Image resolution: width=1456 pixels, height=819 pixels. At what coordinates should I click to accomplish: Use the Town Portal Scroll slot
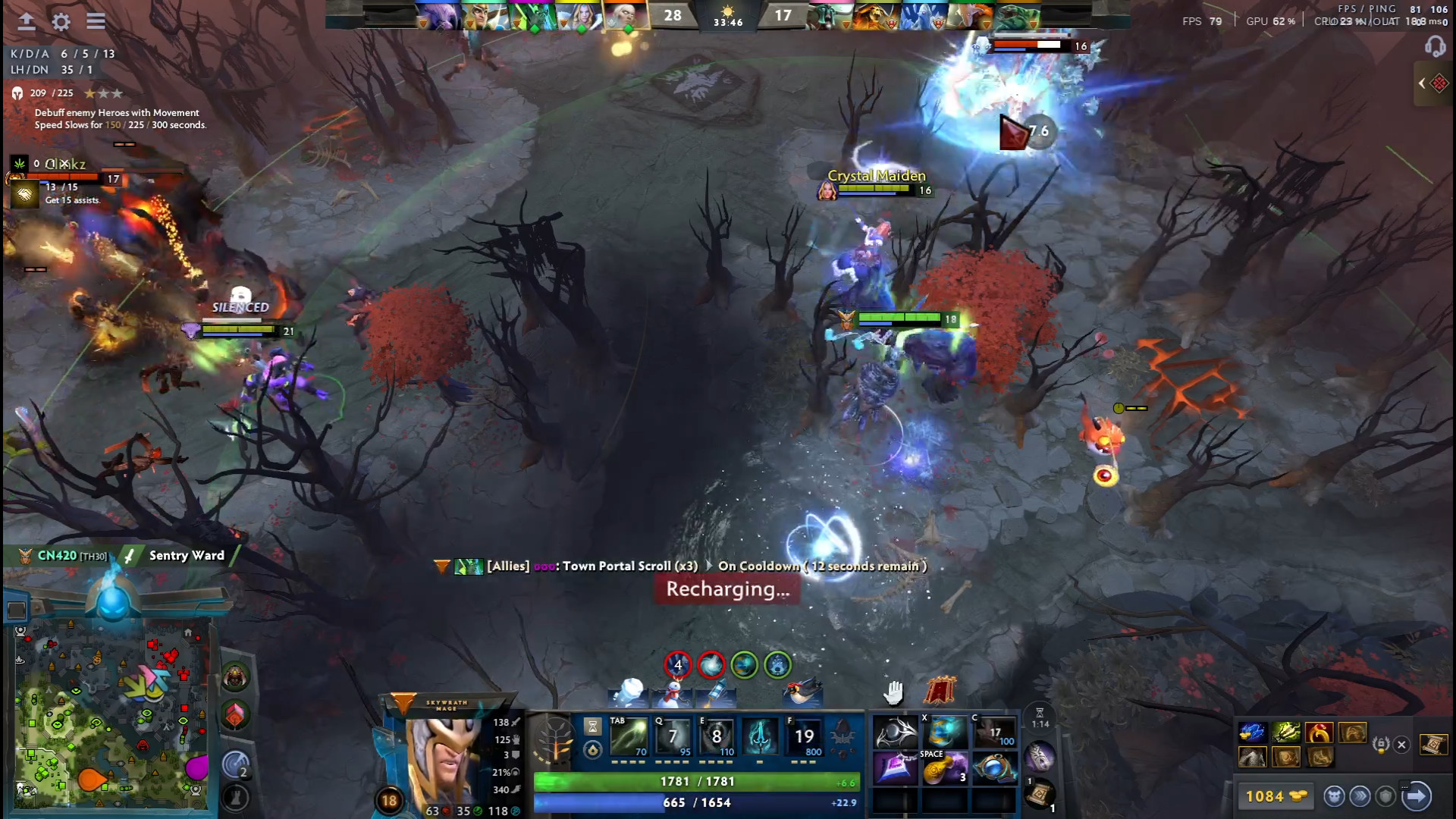pyautogui.click(x=1039, y=794)
